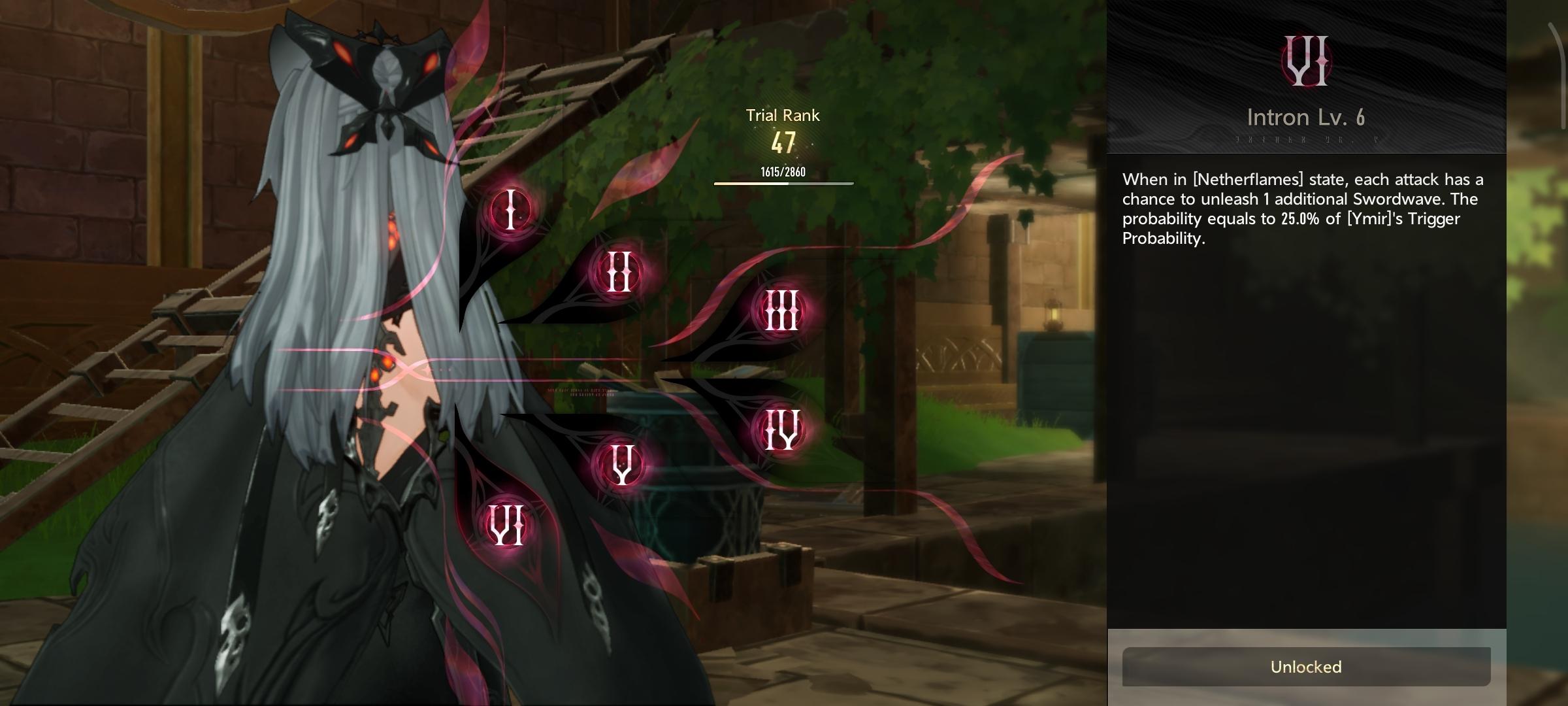Click the Unlocked button
The height and width of the screenshot is (706, 1568).
[x=1306, y=667]
